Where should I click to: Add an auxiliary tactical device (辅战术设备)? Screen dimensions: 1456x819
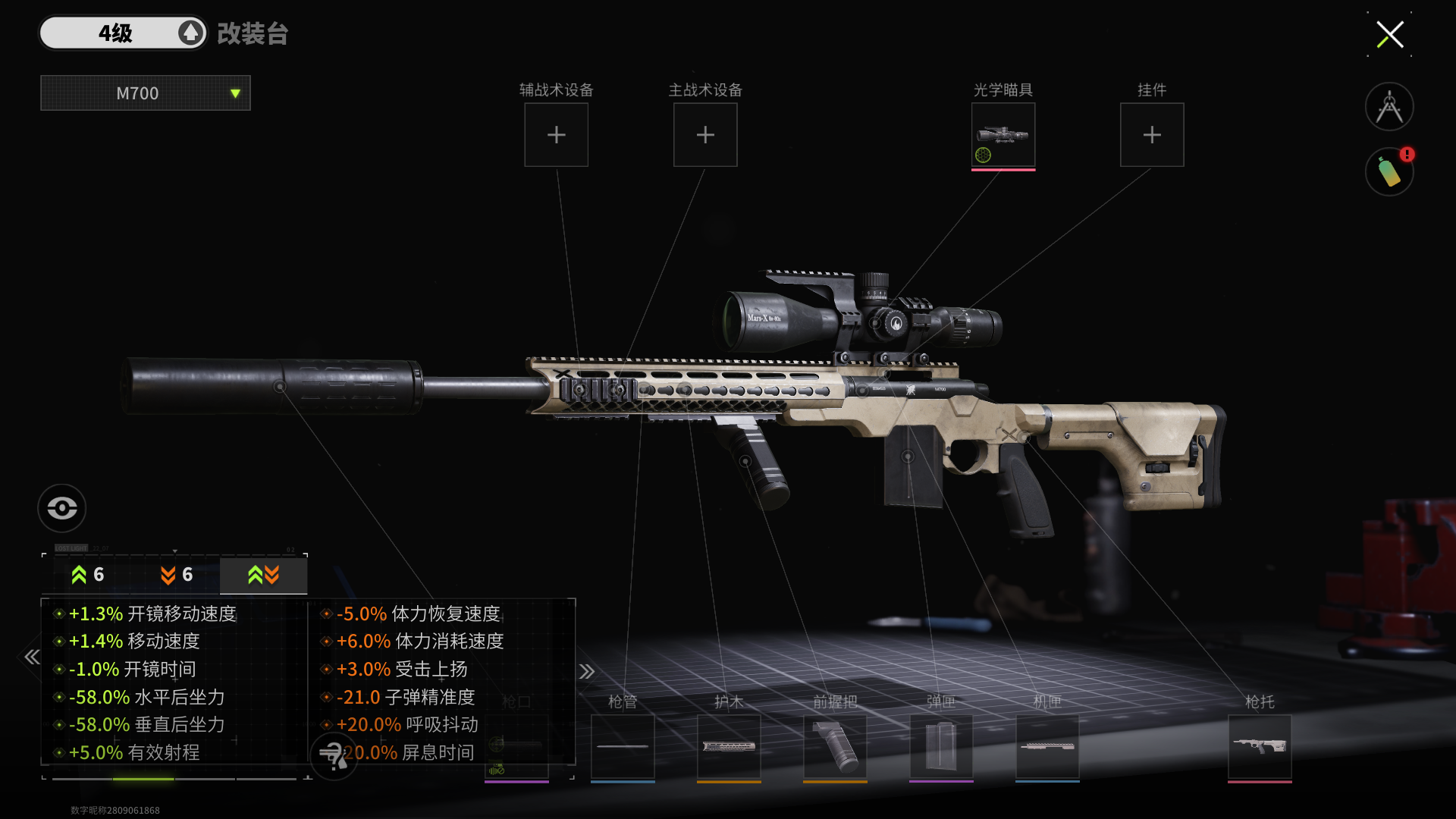[x=556, y=135]
